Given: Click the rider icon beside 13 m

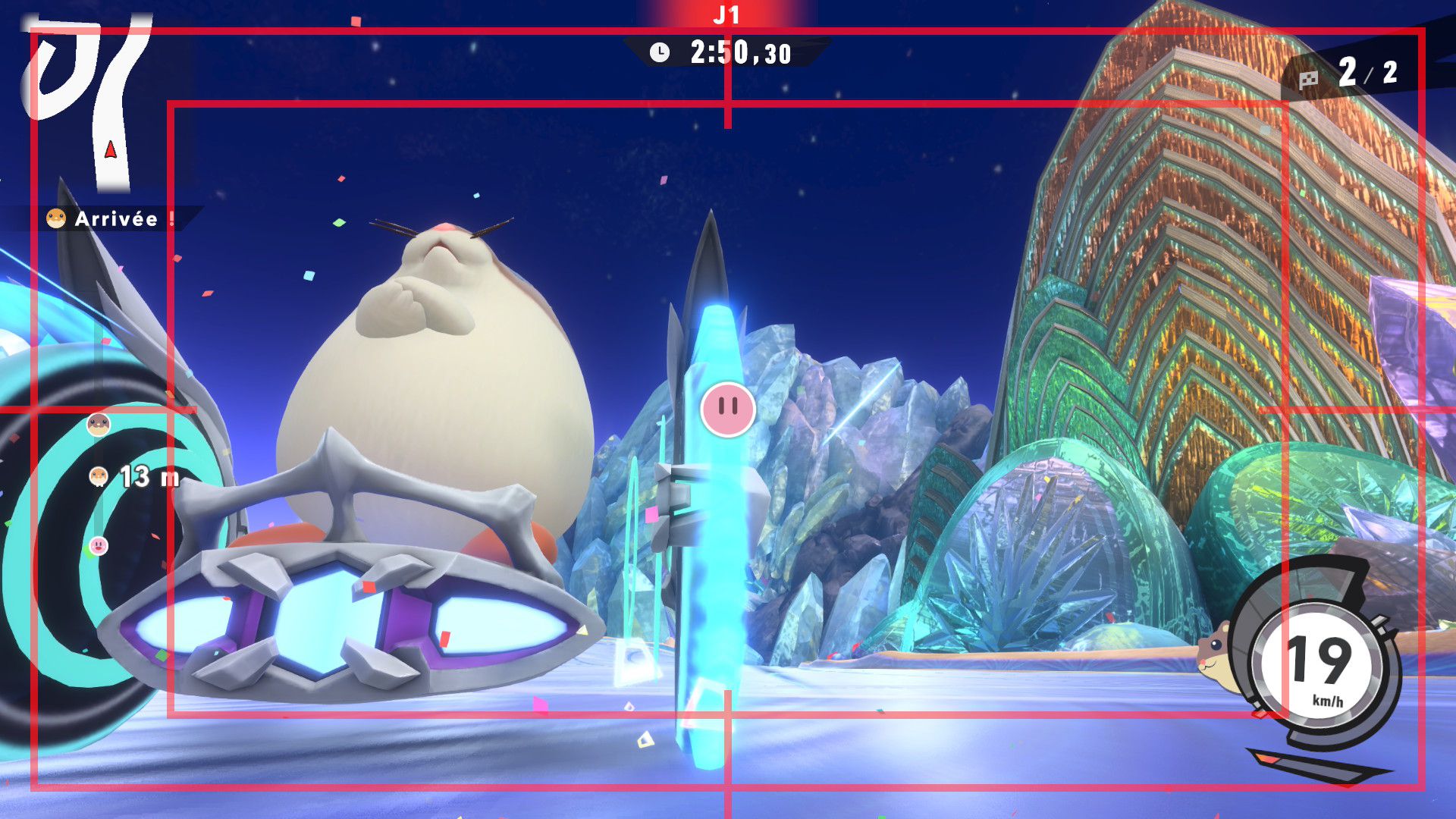Looking at the screenshot, I should [98, 476].
